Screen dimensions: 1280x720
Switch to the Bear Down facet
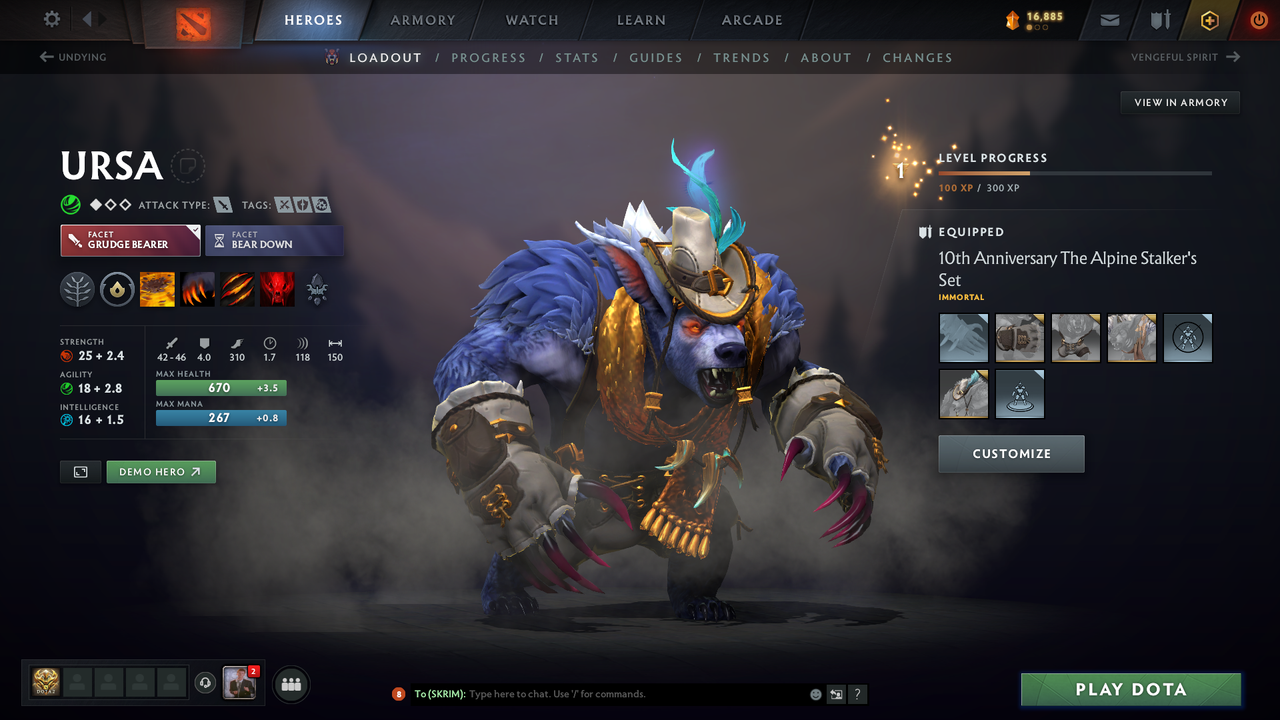274,240
